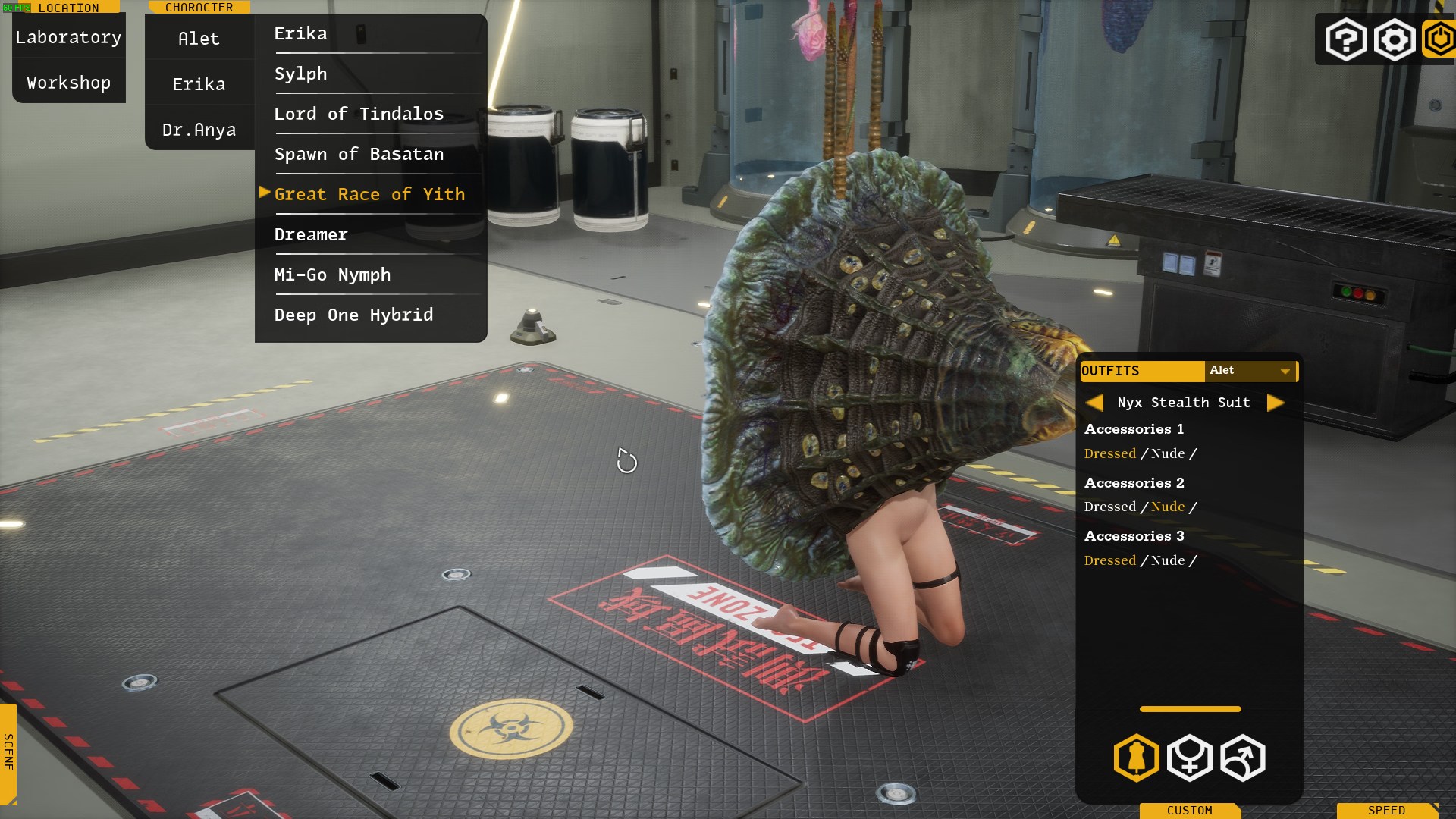Switch location to Workshop

tap(68, 83)
